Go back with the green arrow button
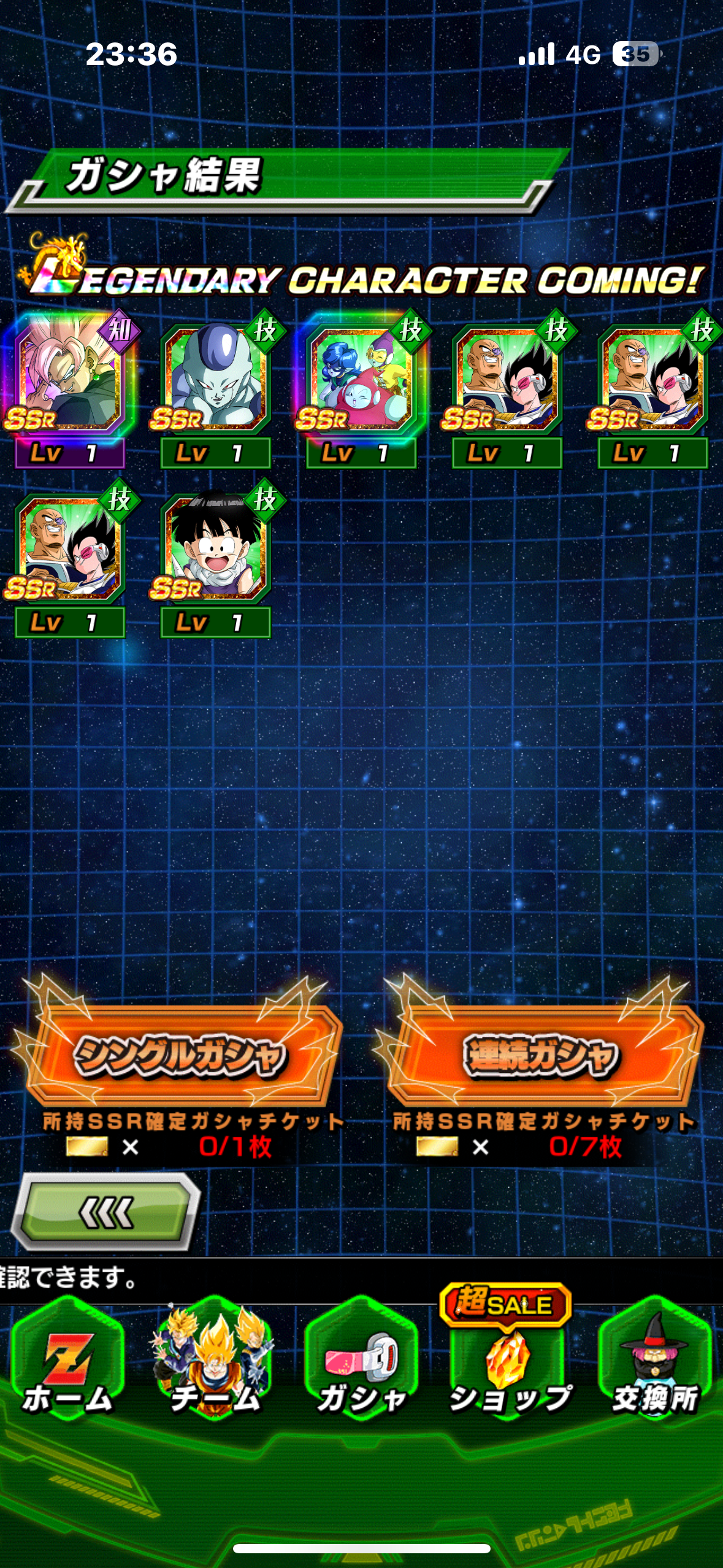The image size is (723, 1568). tap(106, 1212)
